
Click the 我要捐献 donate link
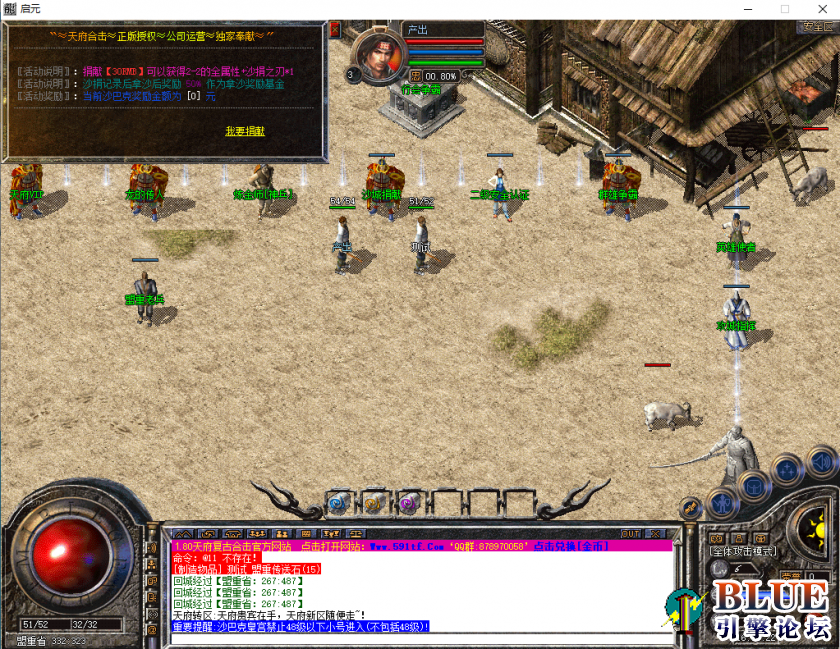245,131
